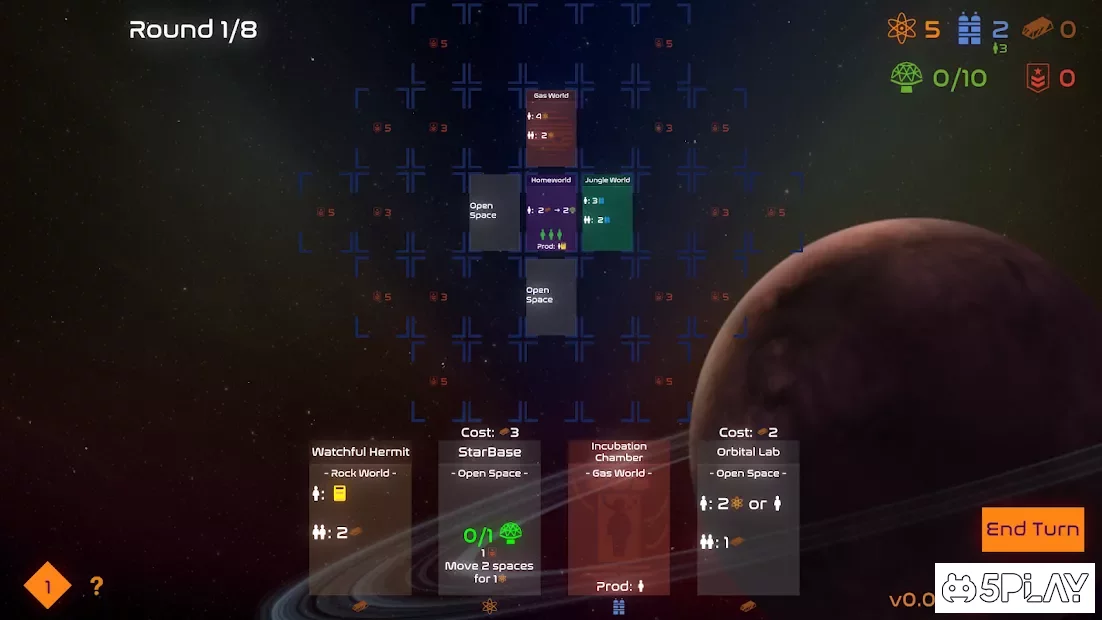Image resolution: width=1102 pixels, height=620 pixels.
Task: Open help with the question mark
Action: [96, 587]
